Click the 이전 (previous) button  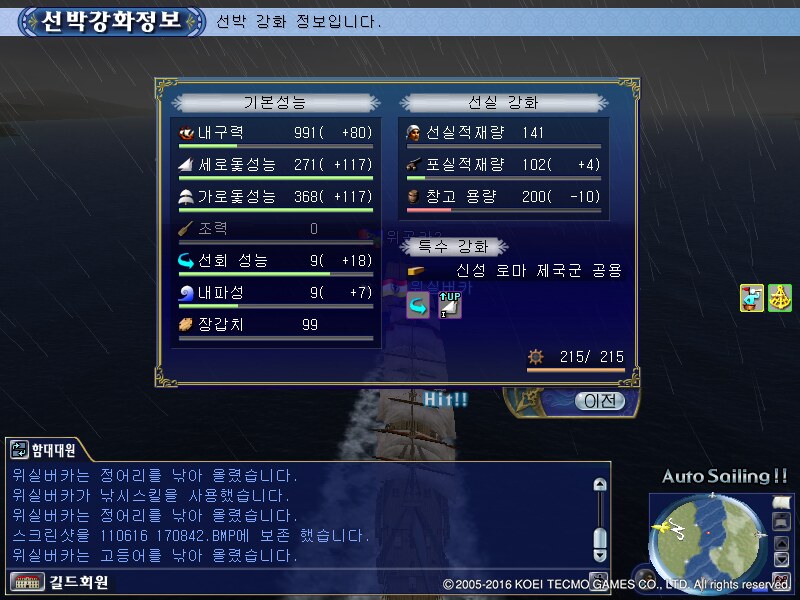[599, 401]
